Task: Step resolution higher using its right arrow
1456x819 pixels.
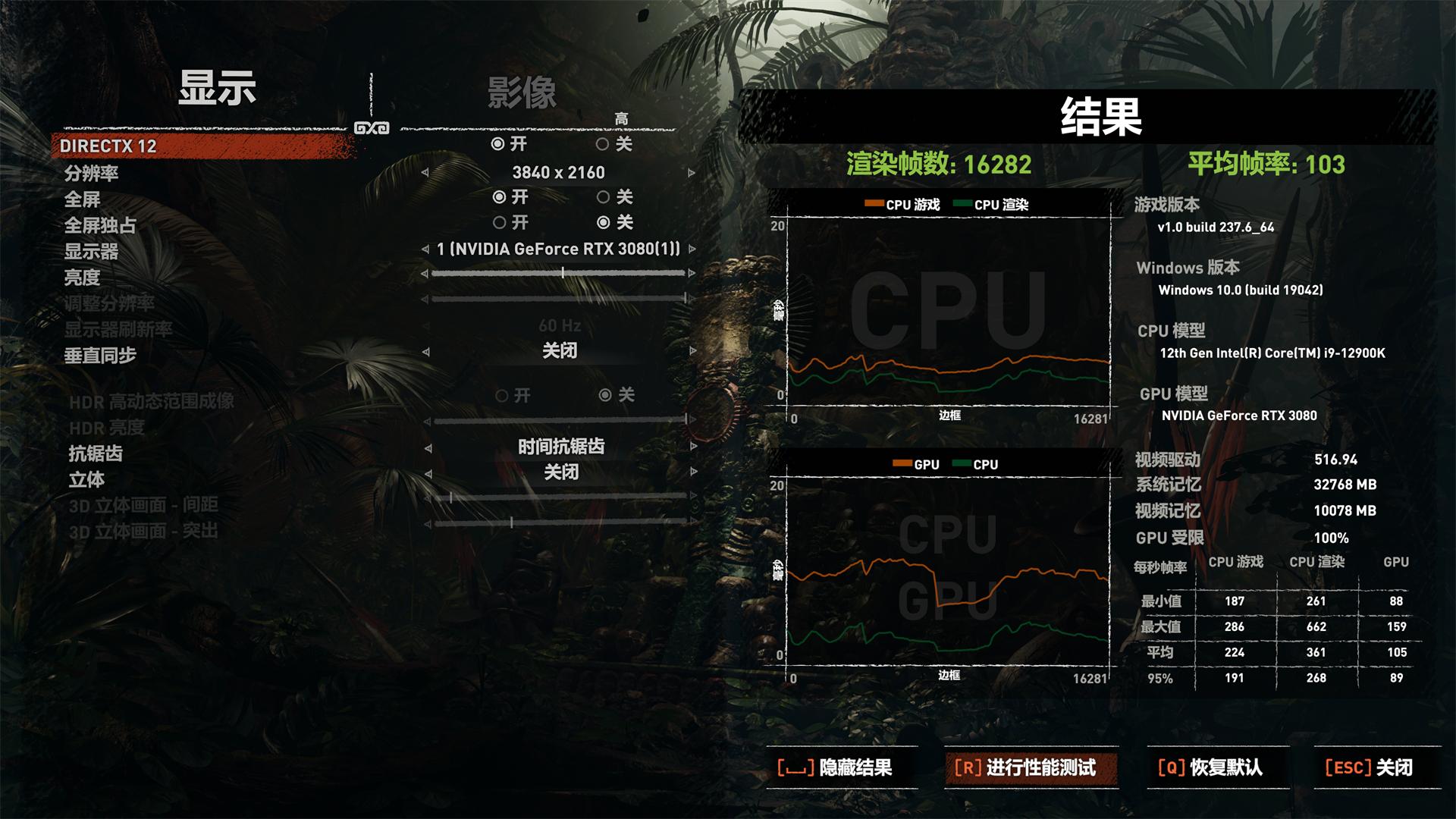Action: click(x=690, y=172)
